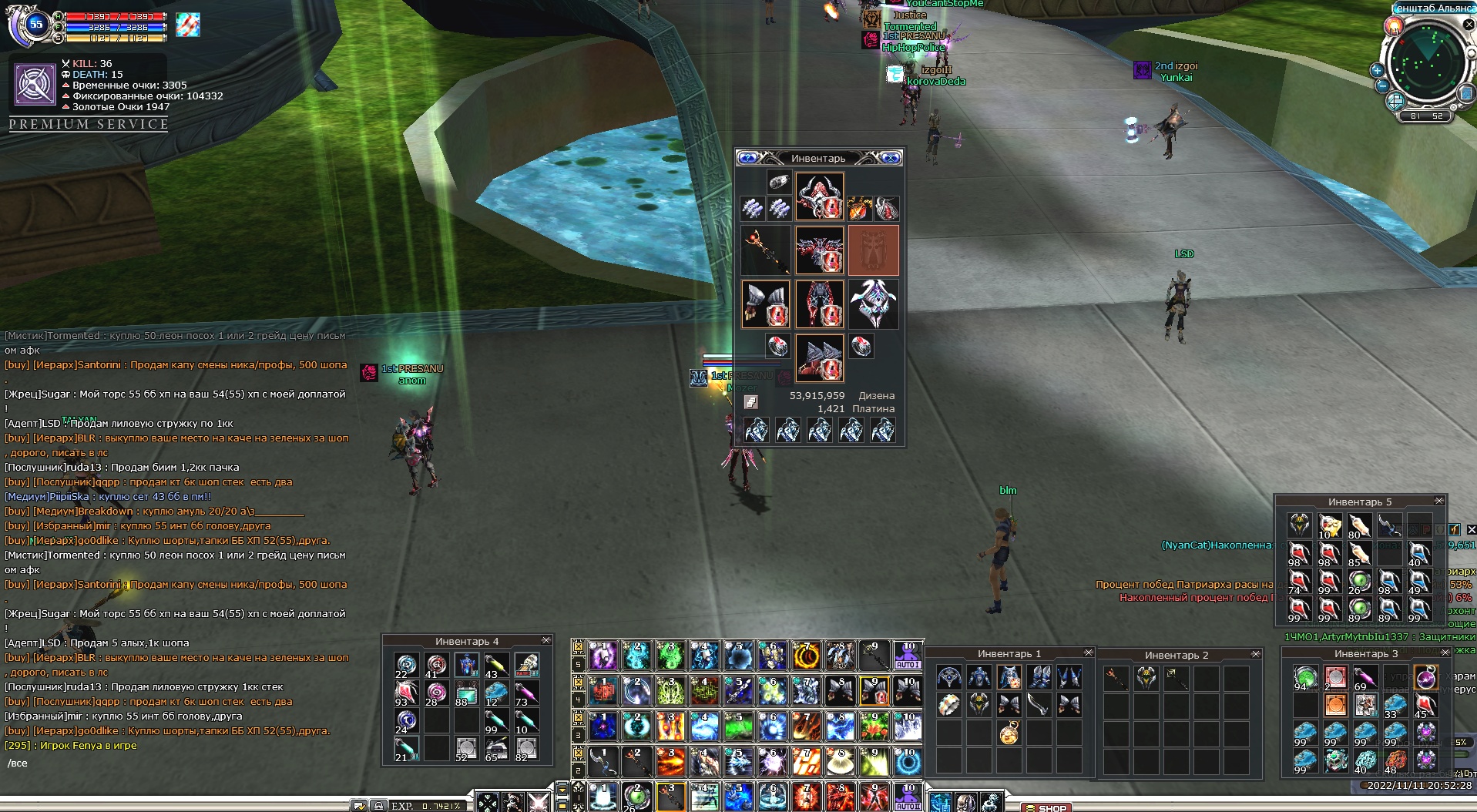Use the red potion stack of 74
This screenshot has height=812, width=1477.
coord(1300,582)
